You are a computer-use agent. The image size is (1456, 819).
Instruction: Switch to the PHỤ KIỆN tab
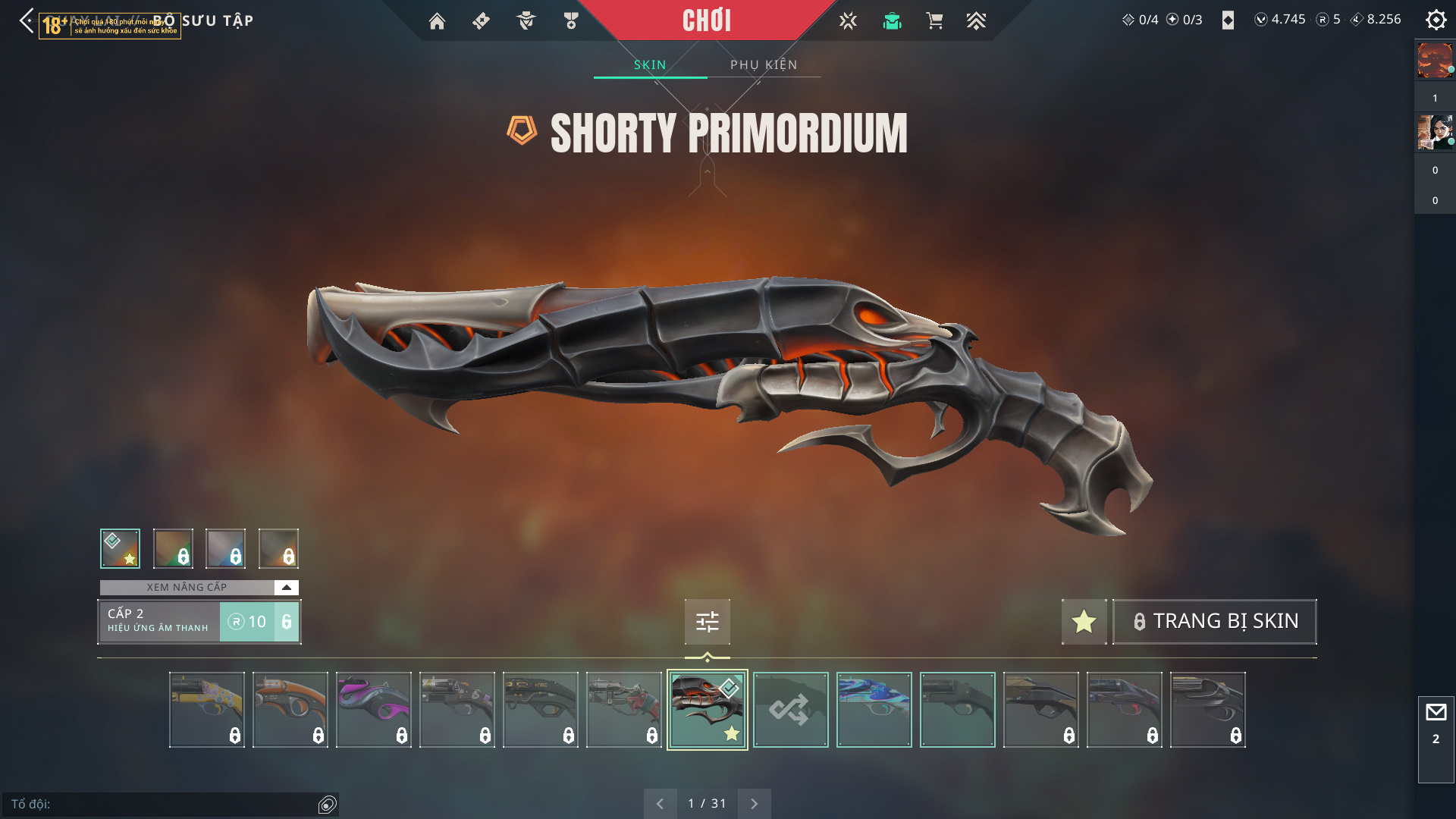[764, 64]
